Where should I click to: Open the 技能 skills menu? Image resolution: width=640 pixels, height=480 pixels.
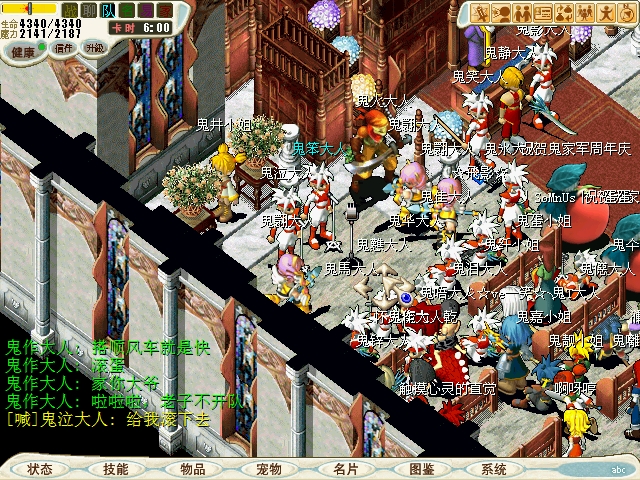click(x=116, y=469)
